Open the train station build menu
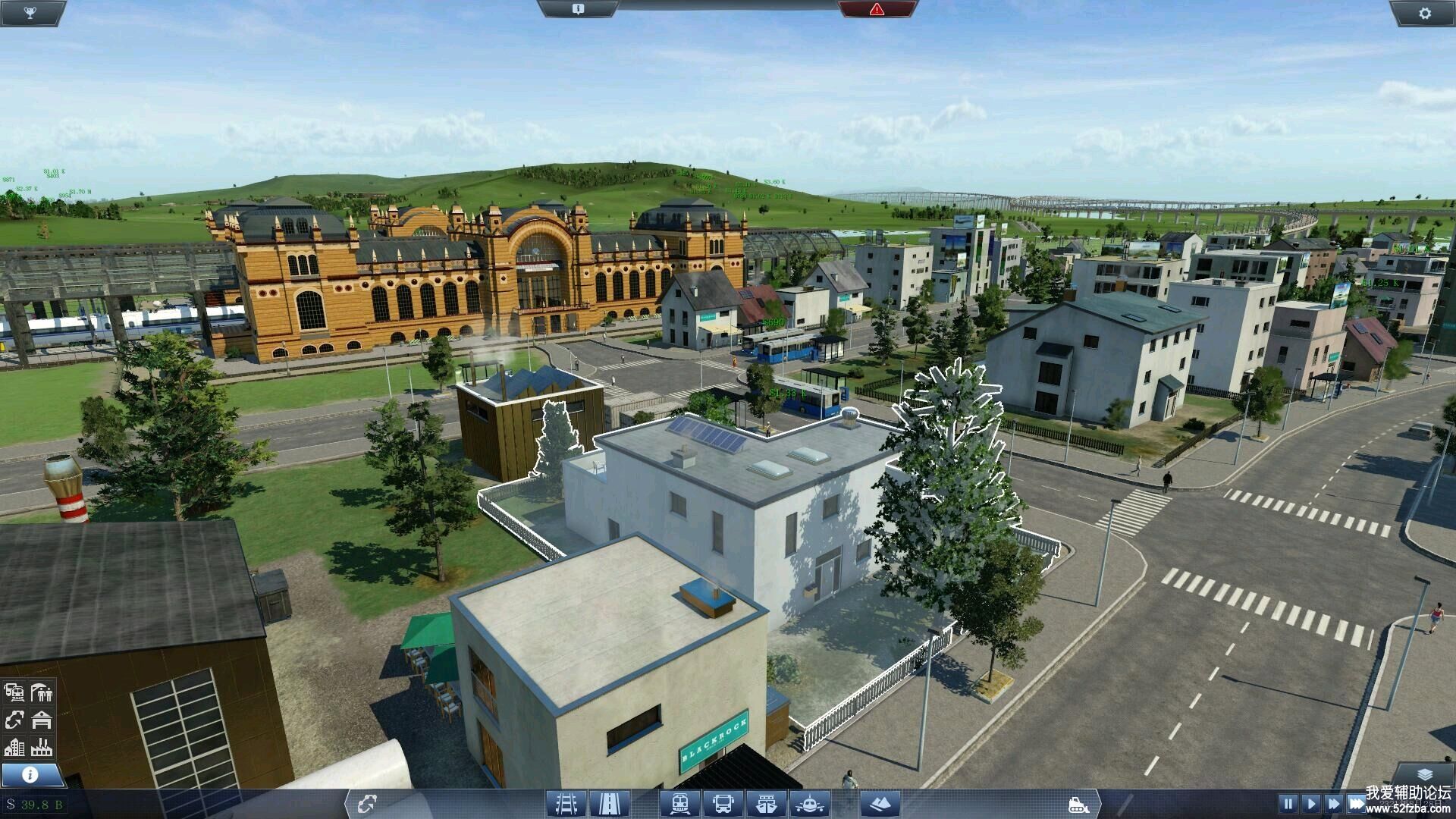Viewport: 1456px width, 819px height. 679,803
